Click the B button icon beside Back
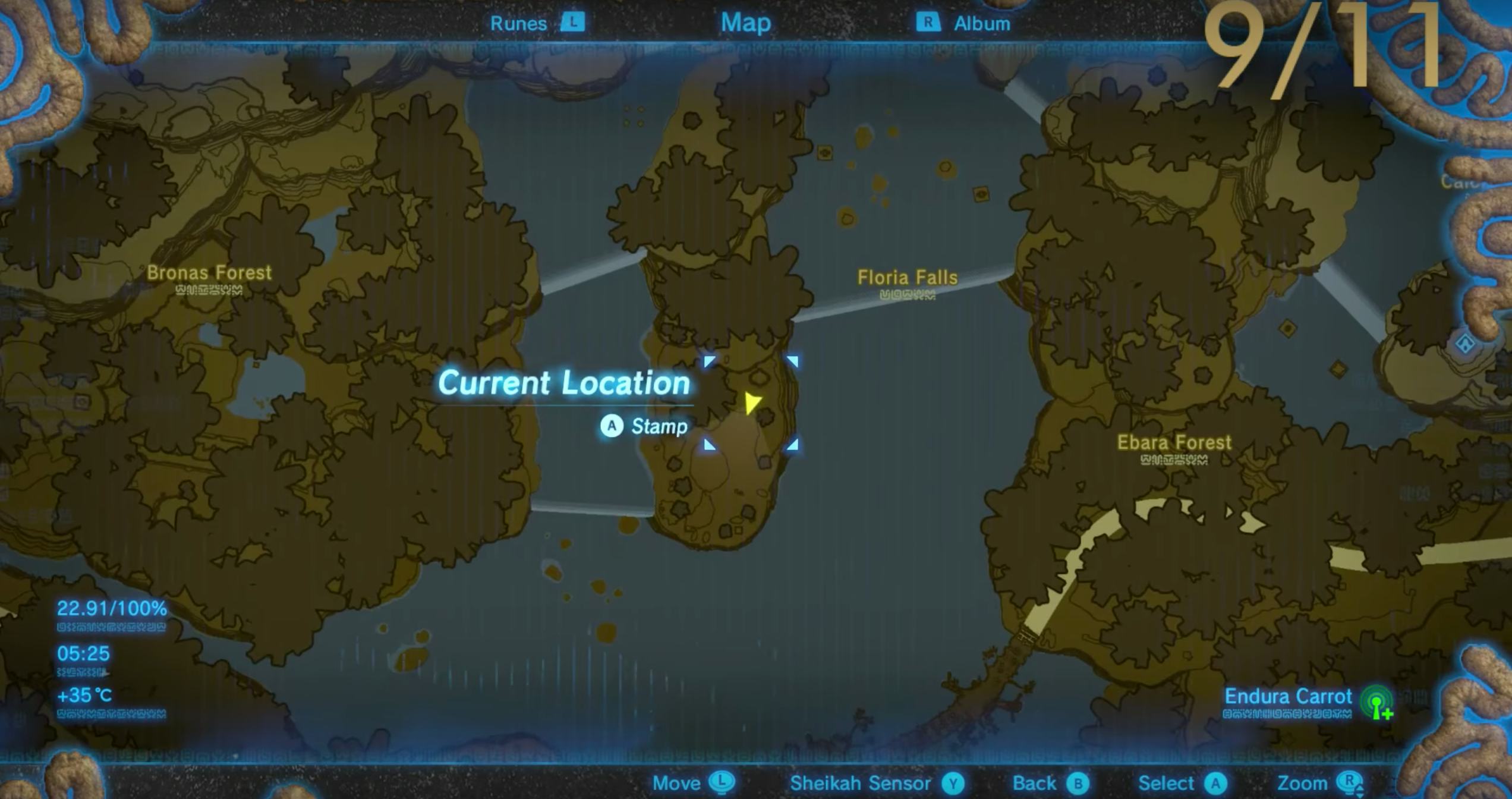1512x799 pixels. click(1080, 783)
